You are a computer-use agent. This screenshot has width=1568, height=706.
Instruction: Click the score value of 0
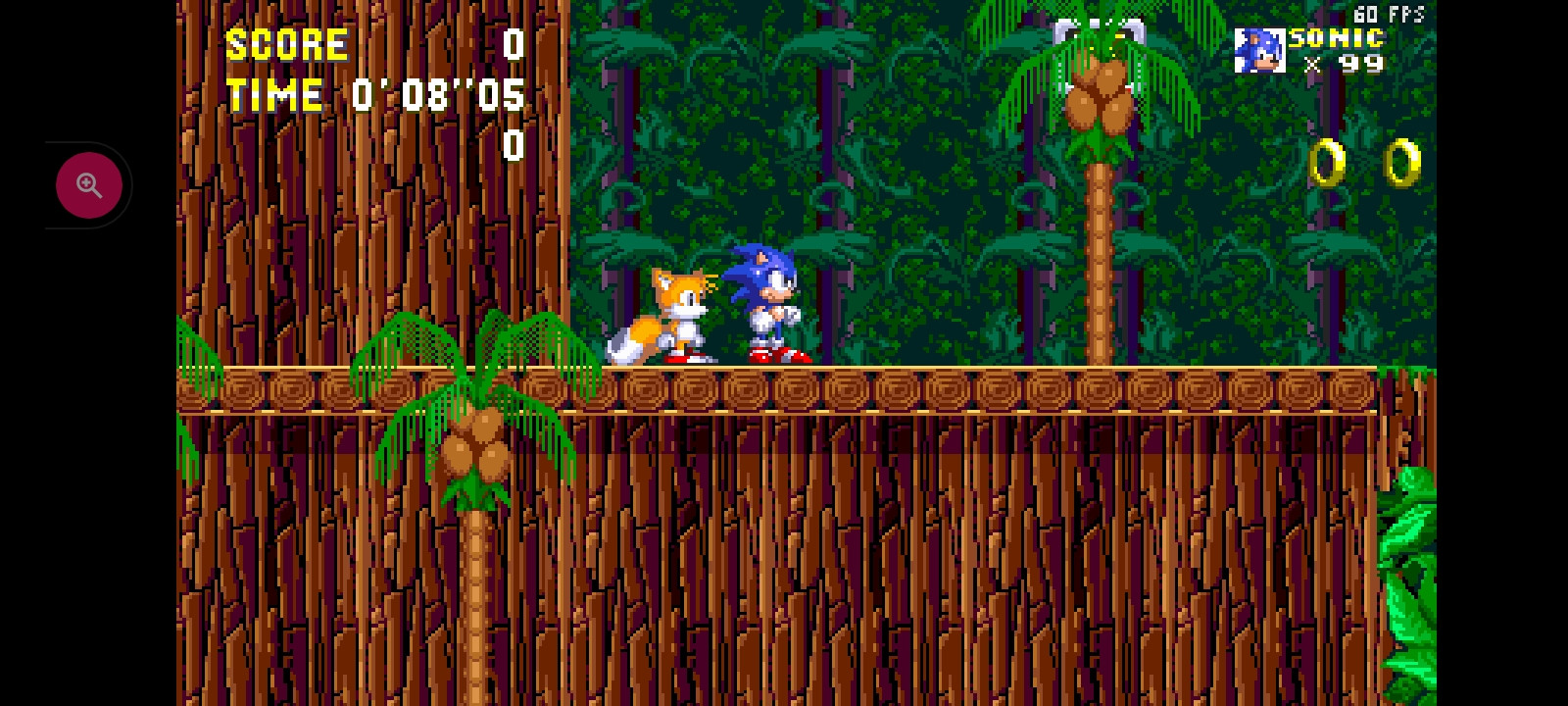click(x=513, y=44)
